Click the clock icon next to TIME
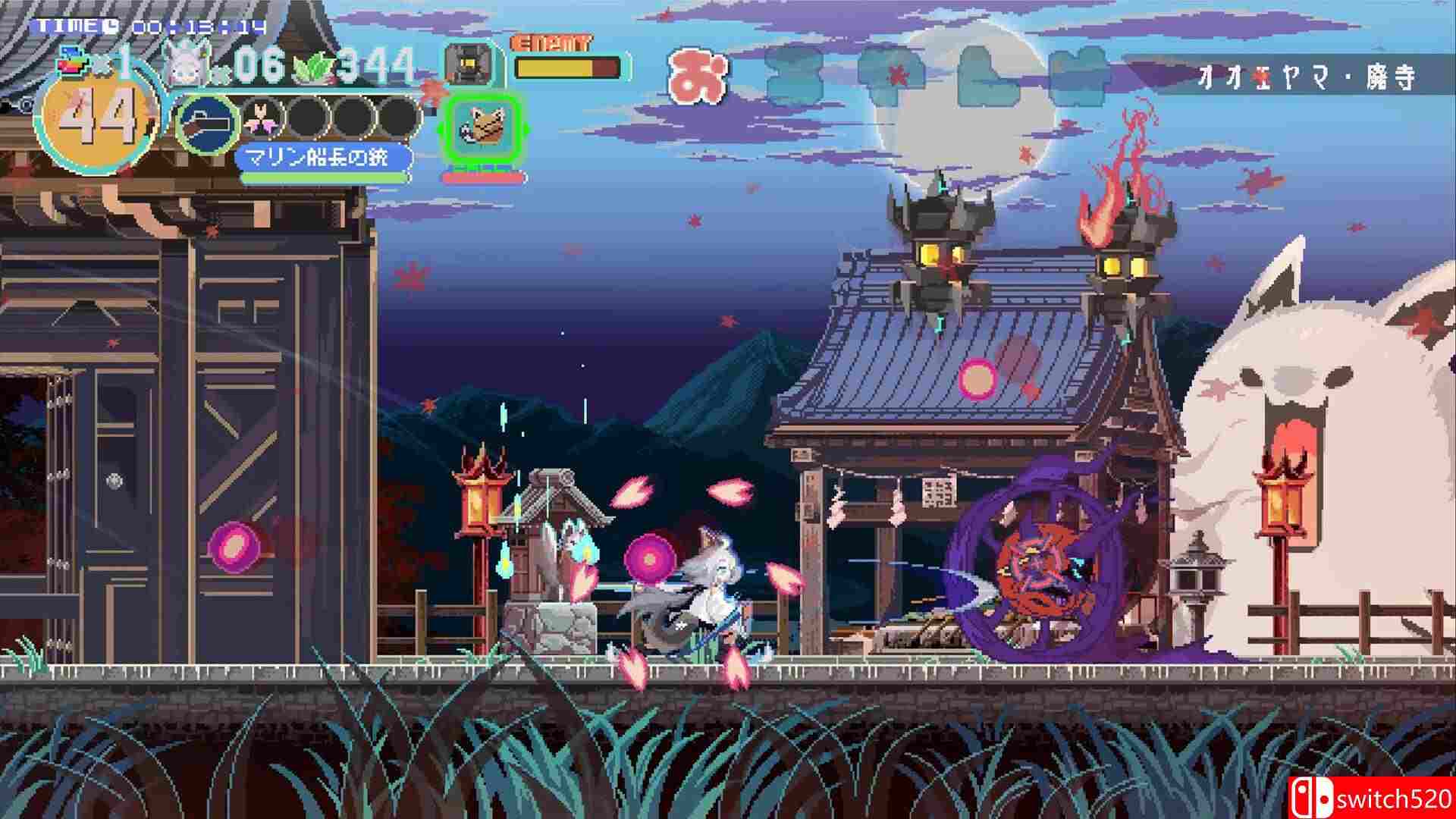Image resolution: width=1456 pixels, height=819 pixels. point(111,27)
